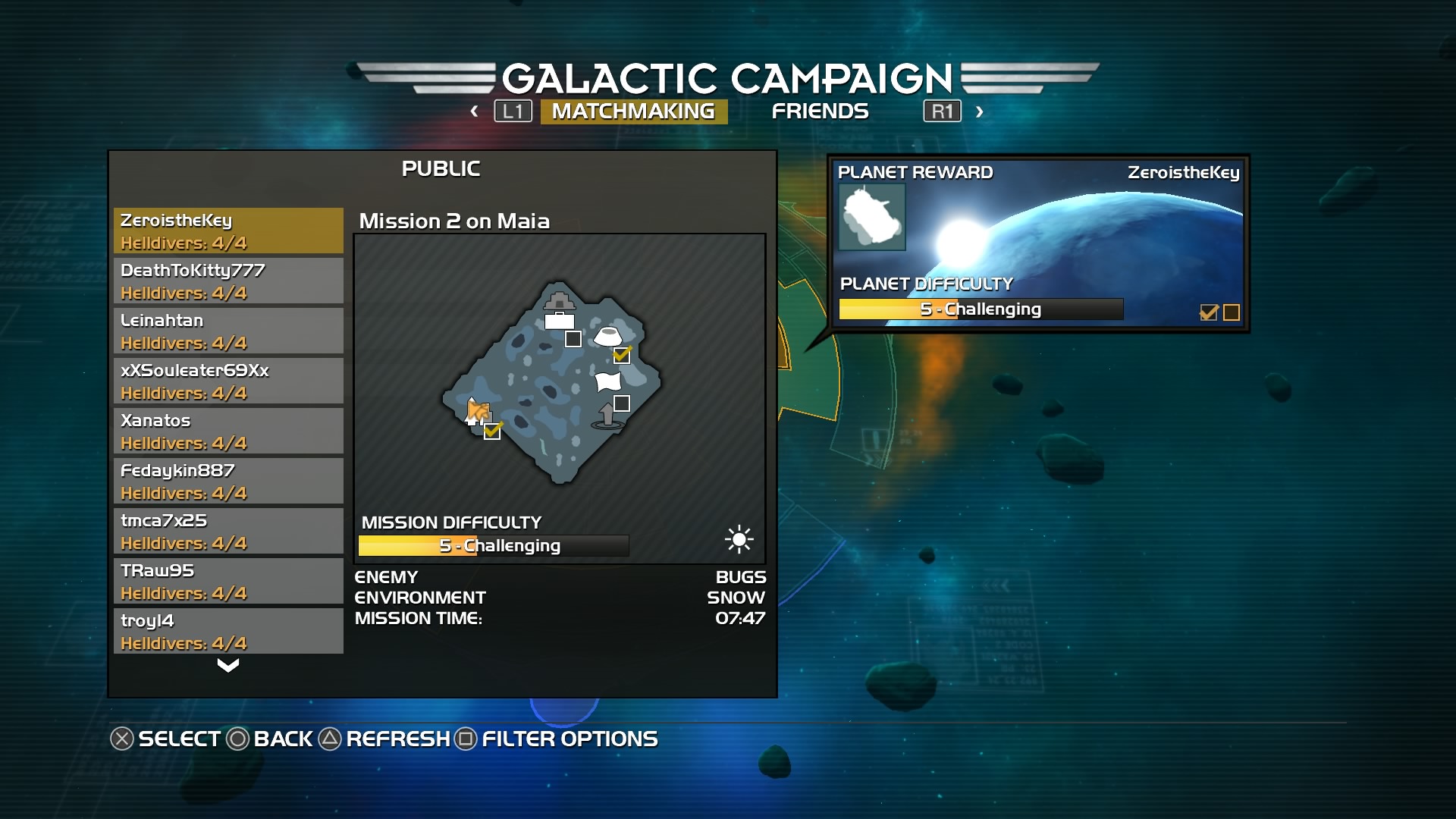Choose DeathToKitty777's lobby row
Image resolution: width=1456 pixels, height=819 pixels.
[x=228, y=281]
